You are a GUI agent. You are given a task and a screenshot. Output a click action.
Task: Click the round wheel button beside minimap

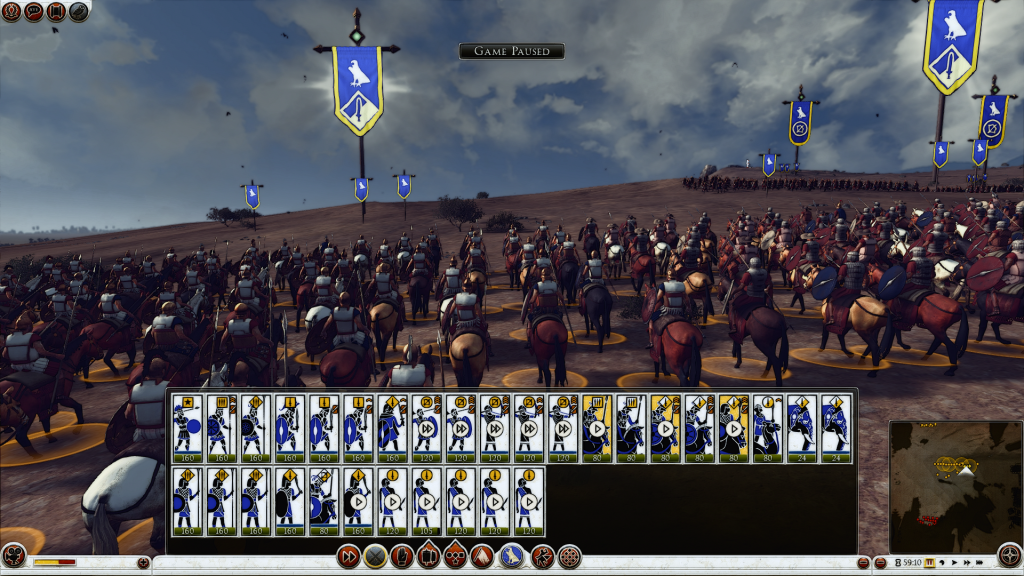coord(1009,554)
